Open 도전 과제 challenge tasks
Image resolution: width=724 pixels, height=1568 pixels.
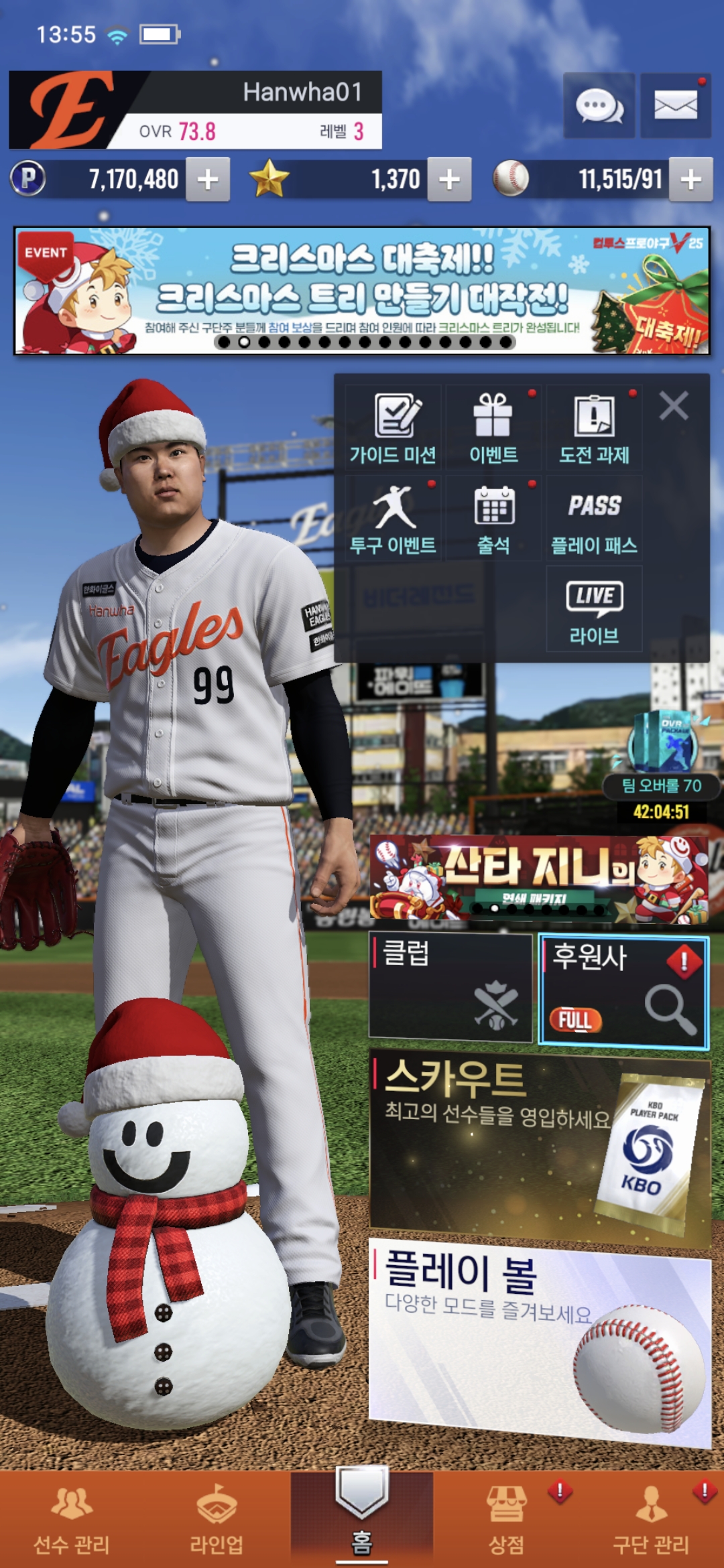pyautogui.click(x=594, y=429)
